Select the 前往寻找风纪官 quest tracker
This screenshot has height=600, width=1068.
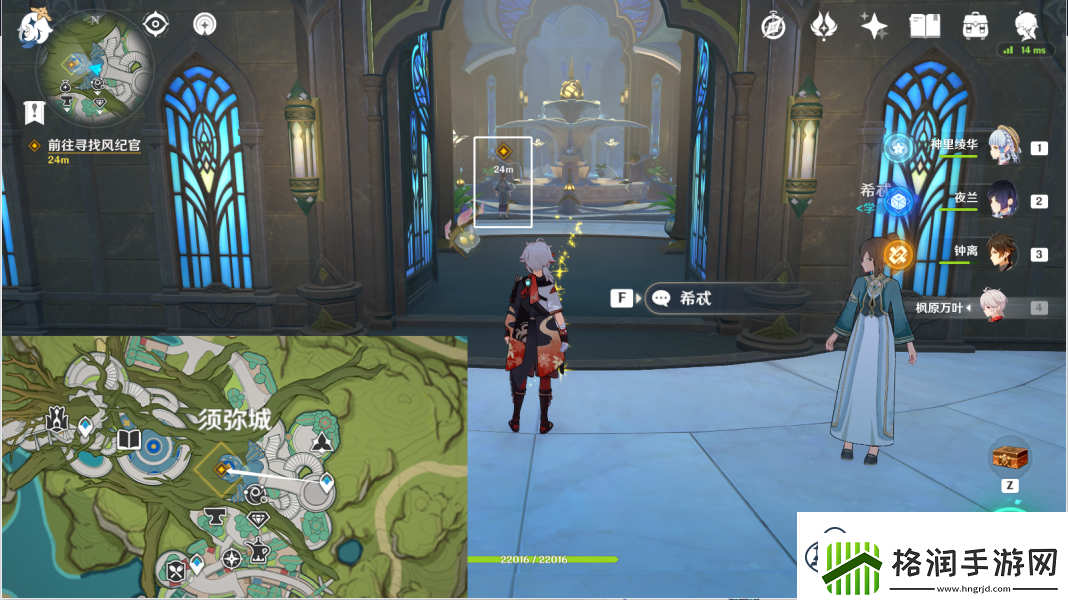pos(93,145)
